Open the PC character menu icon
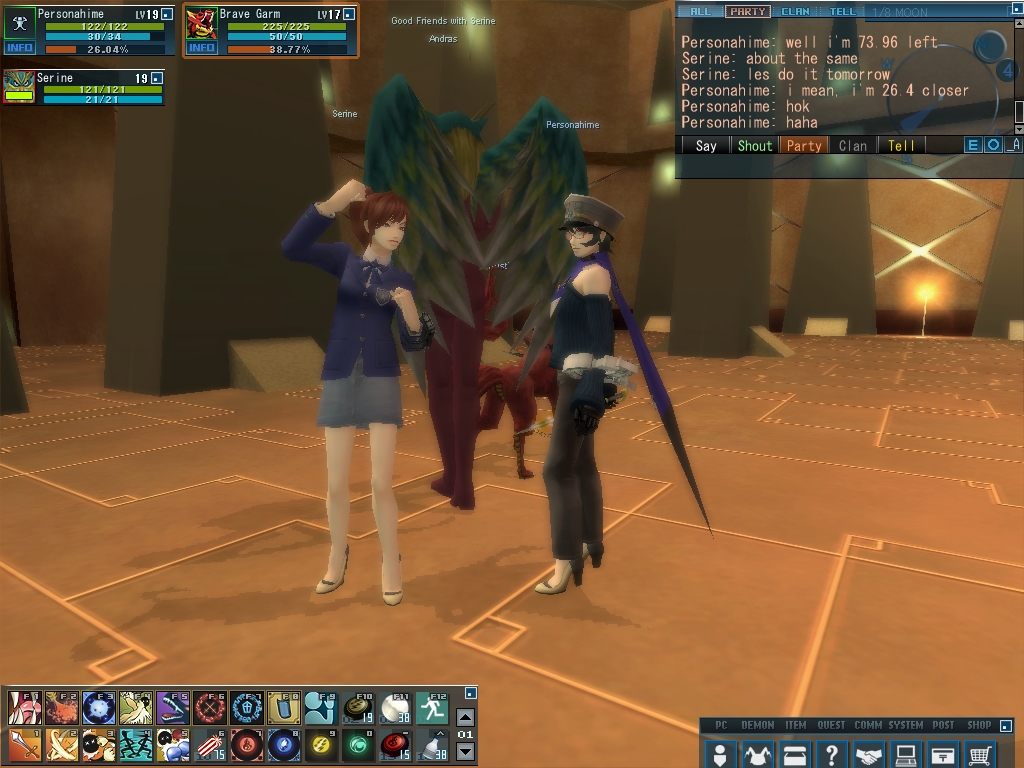The height and width of the screenshot is (768, 1024). pos(719,753)
